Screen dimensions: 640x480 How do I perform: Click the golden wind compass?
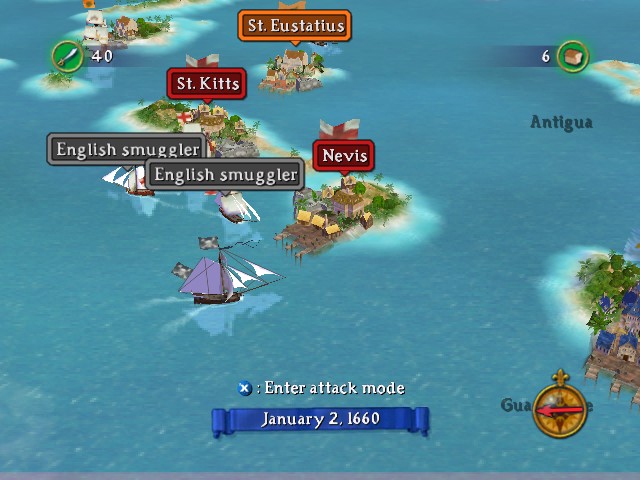560,408
